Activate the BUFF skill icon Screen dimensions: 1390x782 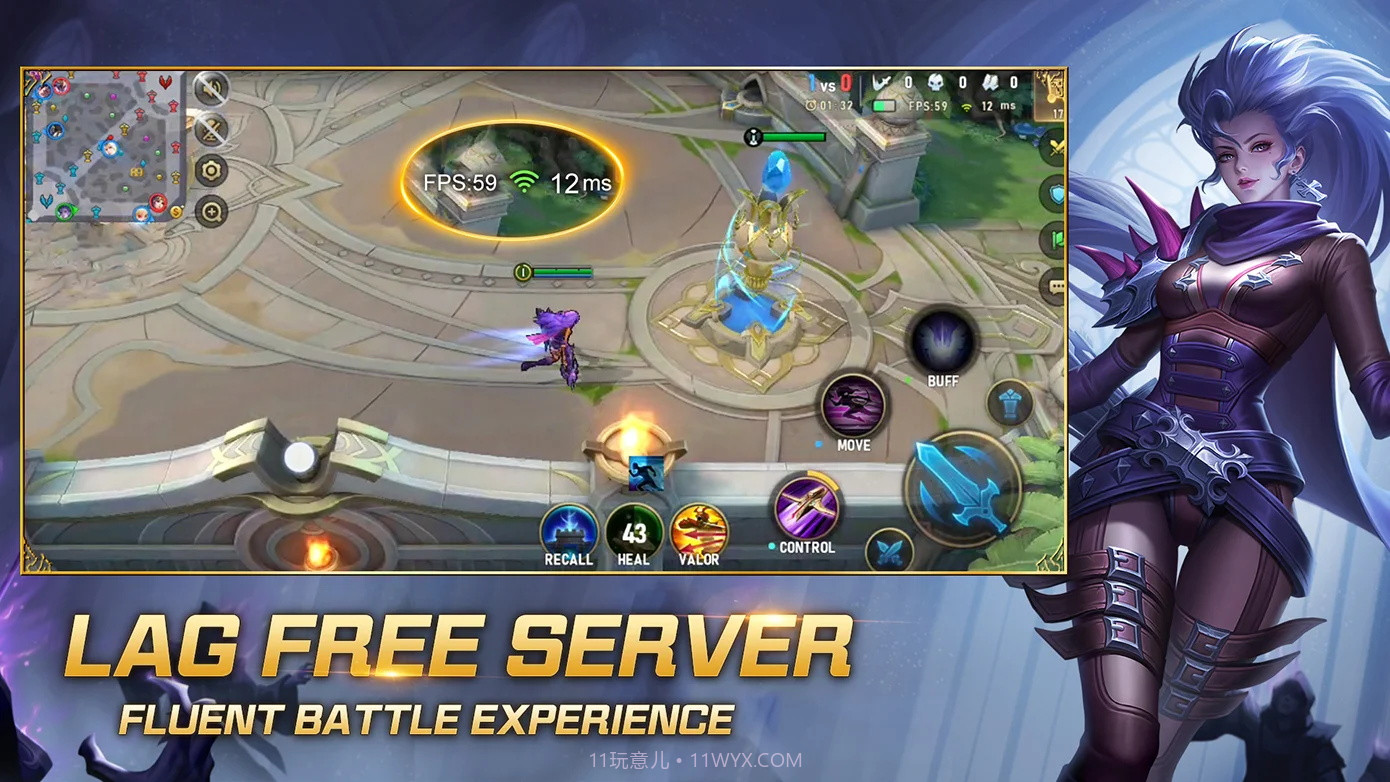click(x=941, y=340)
